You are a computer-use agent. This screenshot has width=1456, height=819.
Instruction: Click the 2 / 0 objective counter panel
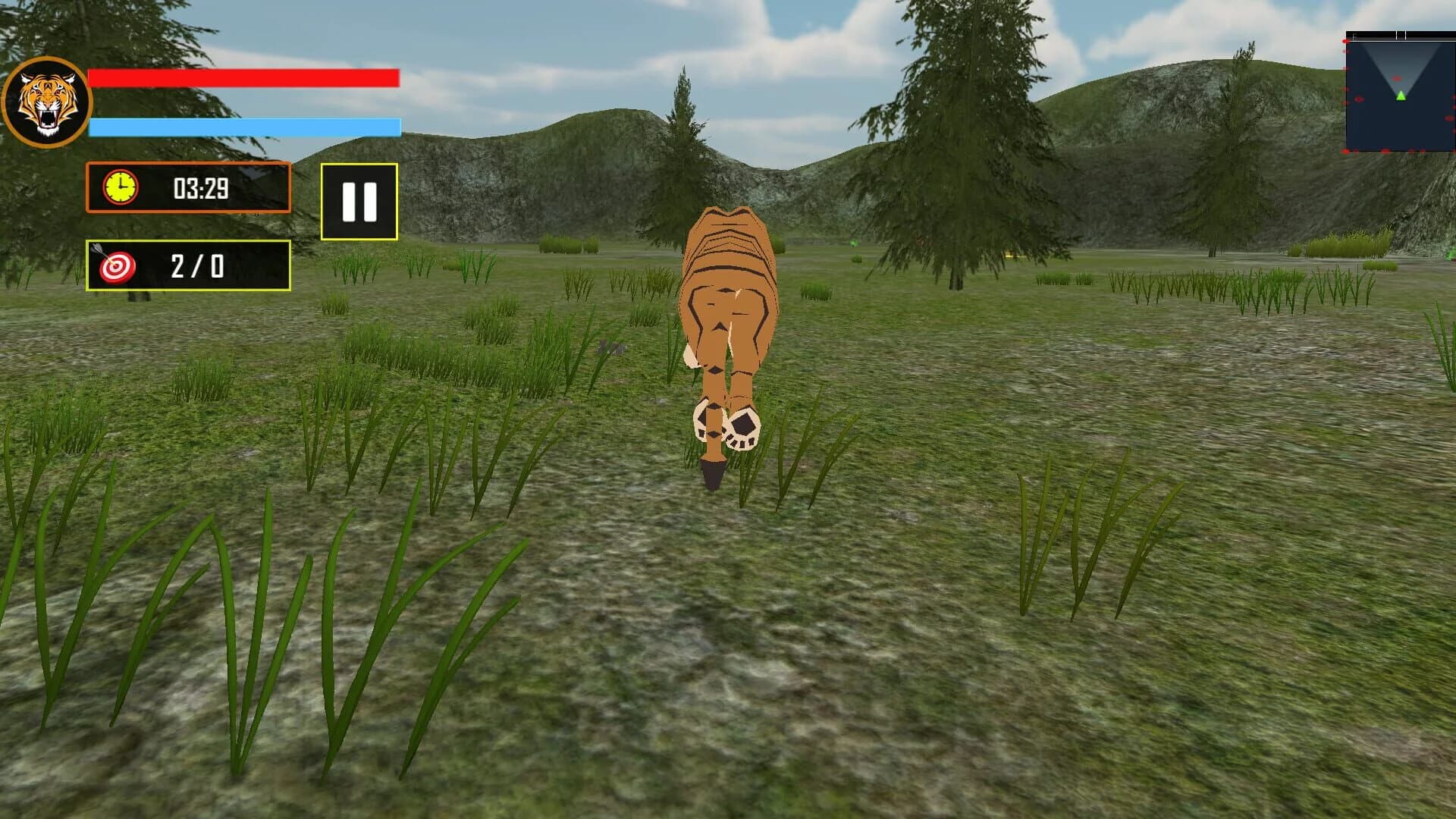187,265
